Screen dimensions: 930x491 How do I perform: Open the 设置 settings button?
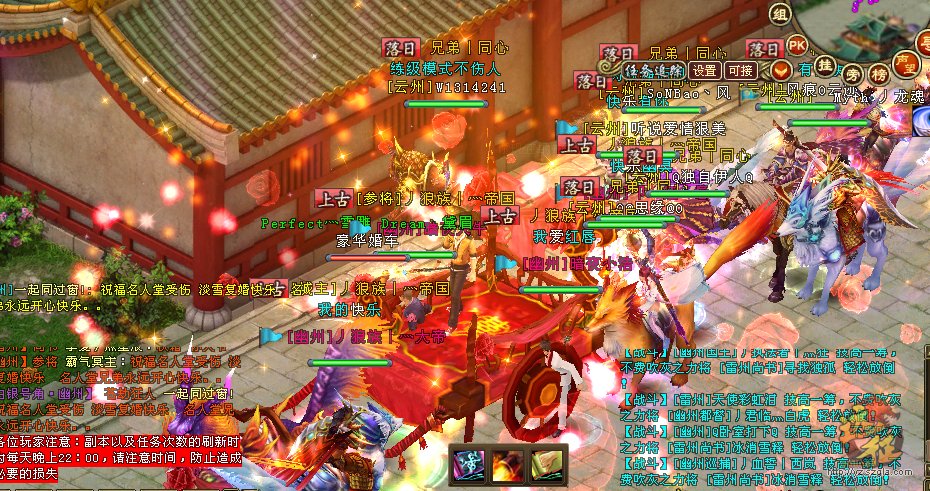click(x=705, y=70)
